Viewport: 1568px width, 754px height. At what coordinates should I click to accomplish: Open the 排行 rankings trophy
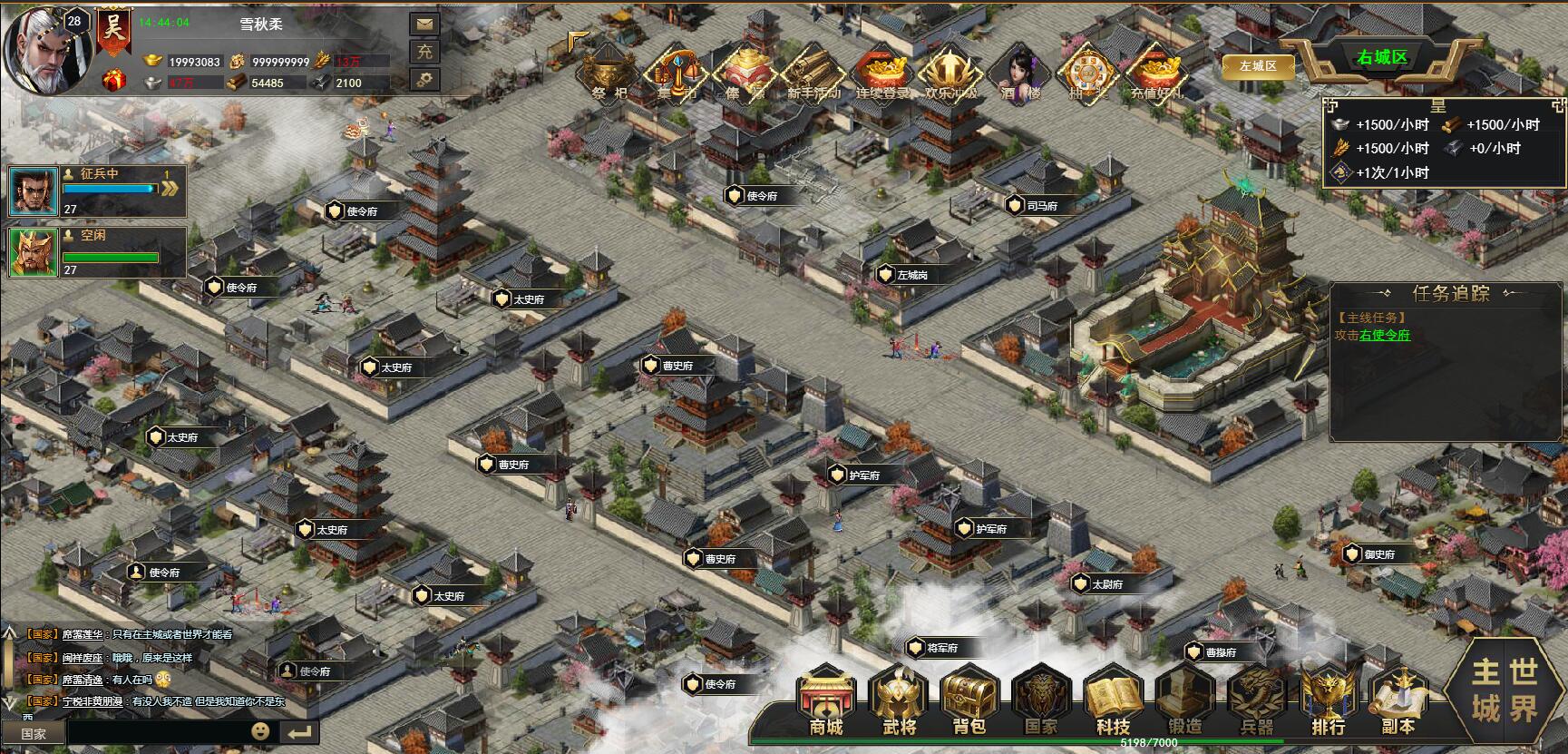pos(1328,701)
